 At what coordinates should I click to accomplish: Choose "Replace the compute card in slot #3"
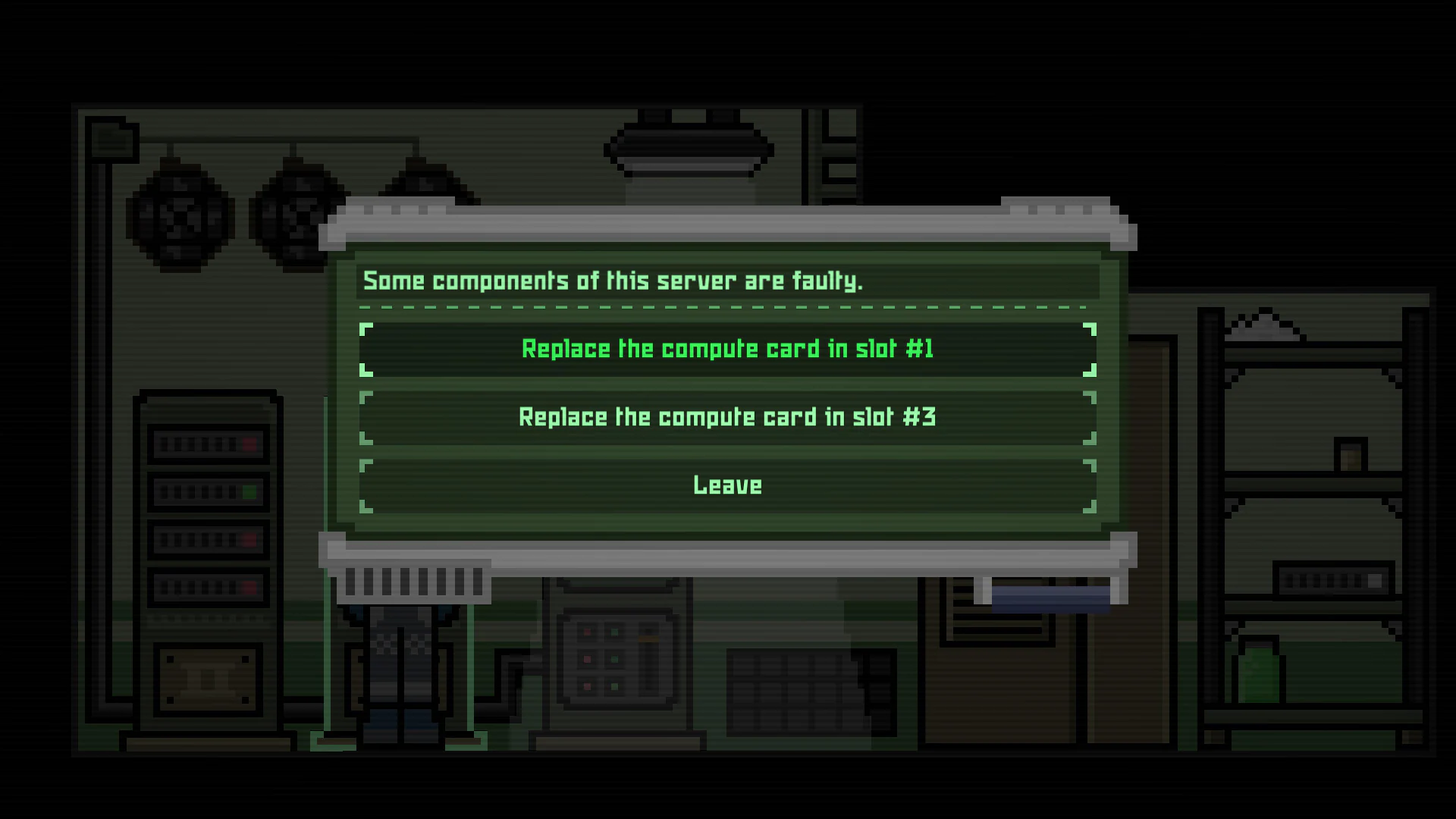click(726, 416)
